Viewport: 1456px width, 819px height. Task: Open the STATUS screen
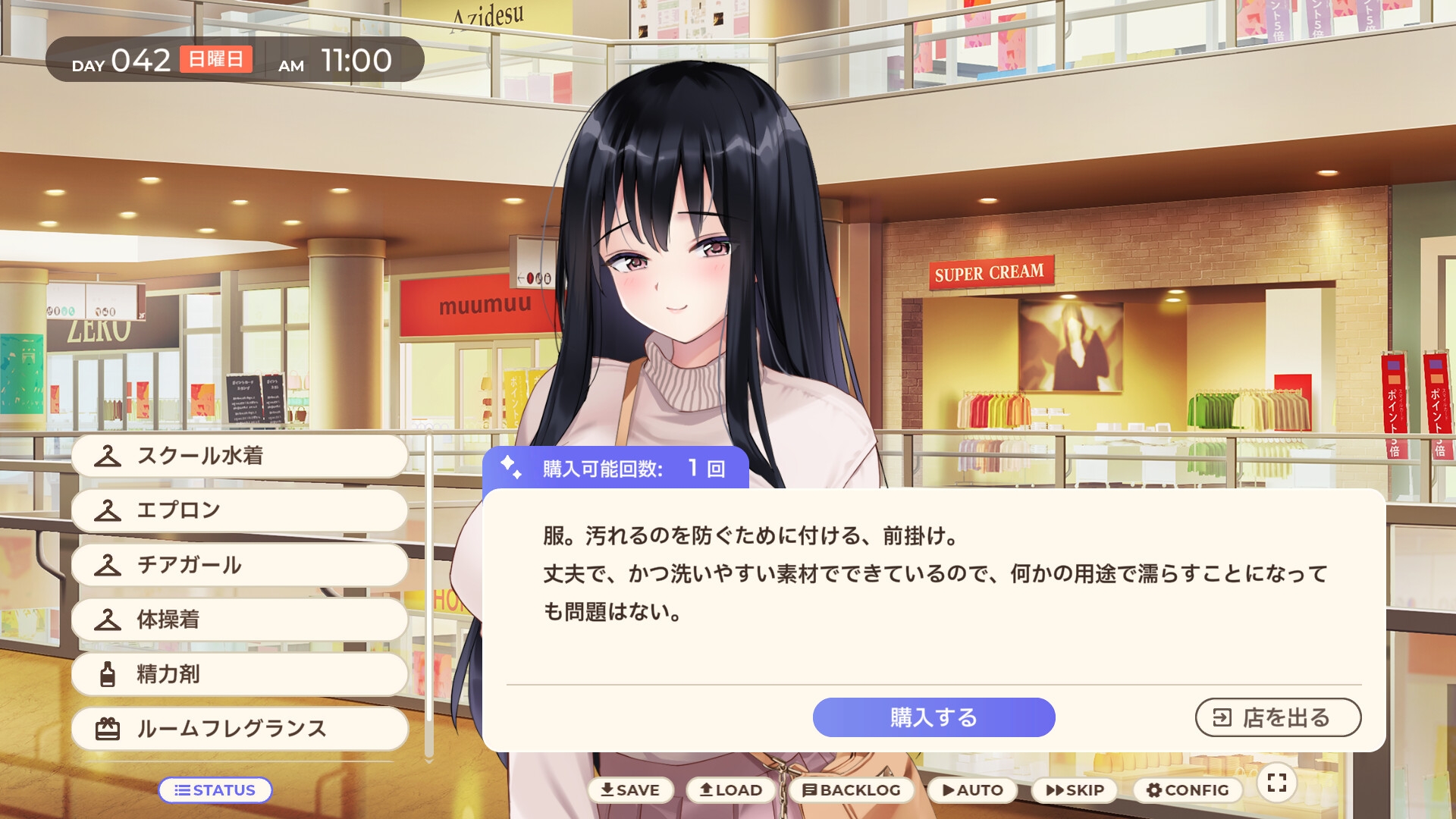[215, 789]
